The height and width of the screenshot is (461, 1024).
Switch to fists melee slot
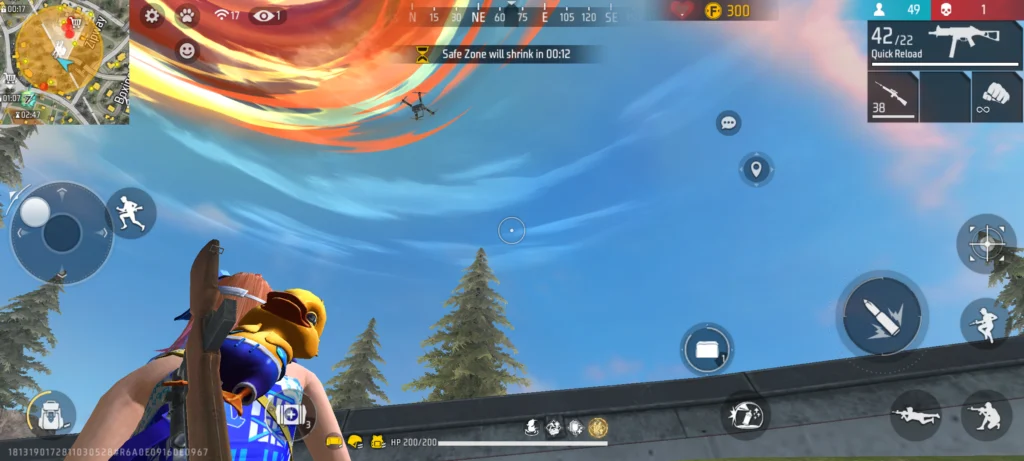(996, 97)
